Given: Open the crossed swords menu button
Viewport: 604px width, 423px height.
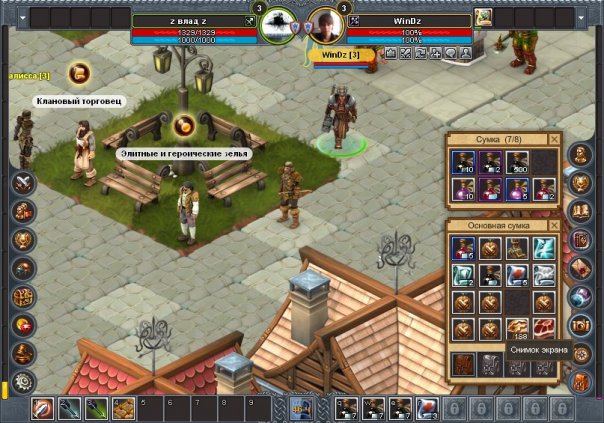Looking at the screenshot, I should point(22,183).
